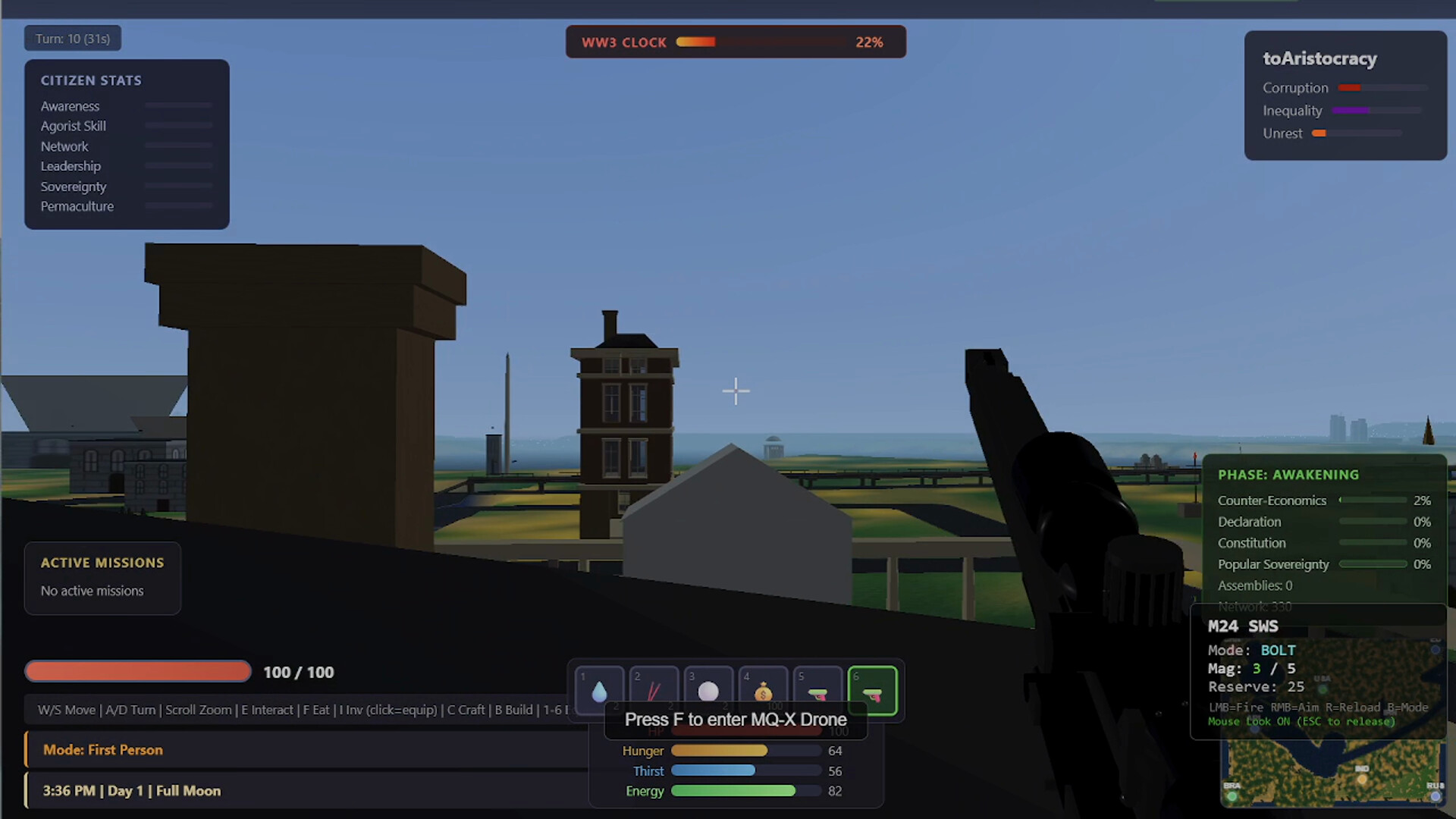Screen dimensions: 1456x819
Task: Click the Press F to enter MQ-X Drone prompt
Action: [x=735, y=719]
